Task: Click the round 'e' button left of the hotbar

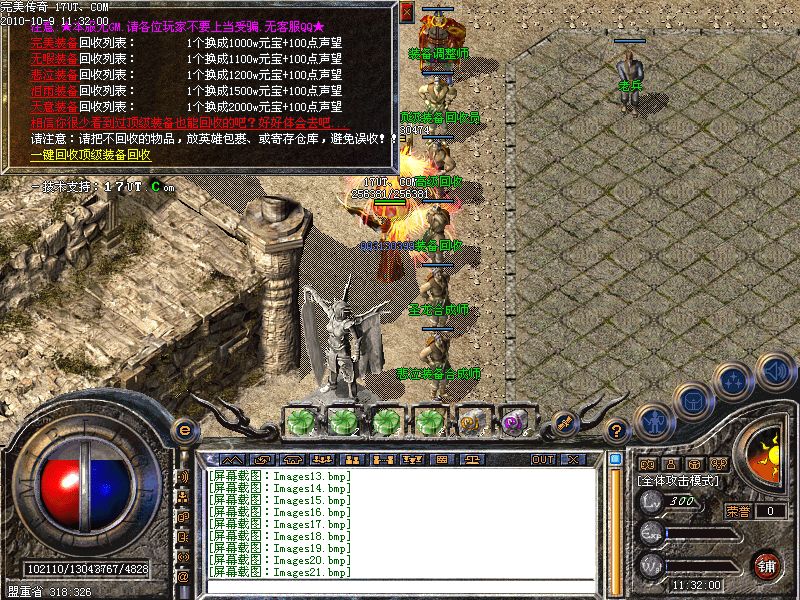Action: point(183,430)
